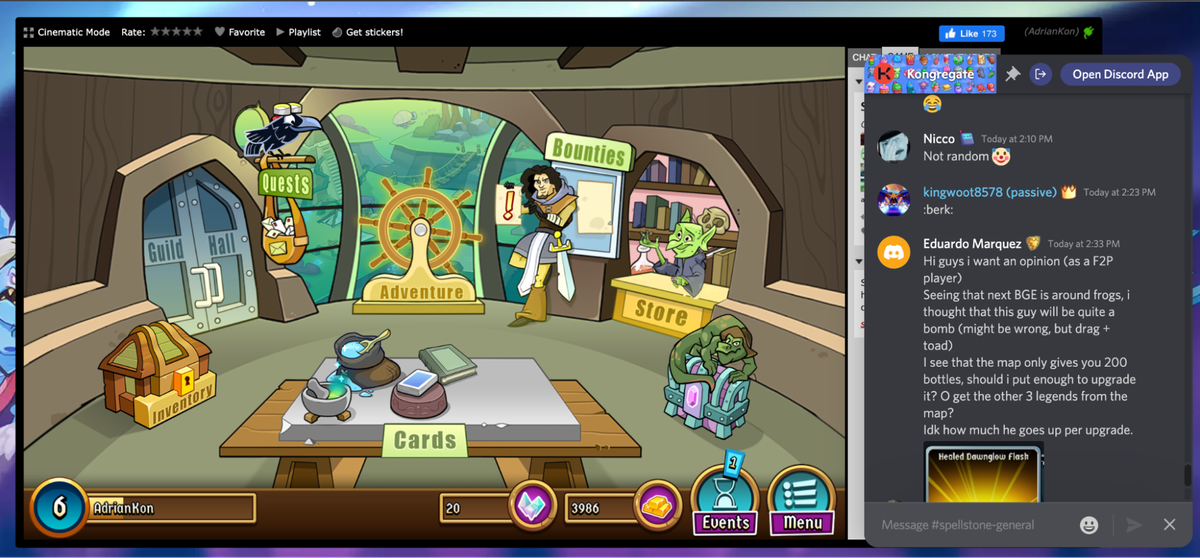Click the Facebook Like button
This screenshot has height=558, width=1200.
[x=971, y=33]
